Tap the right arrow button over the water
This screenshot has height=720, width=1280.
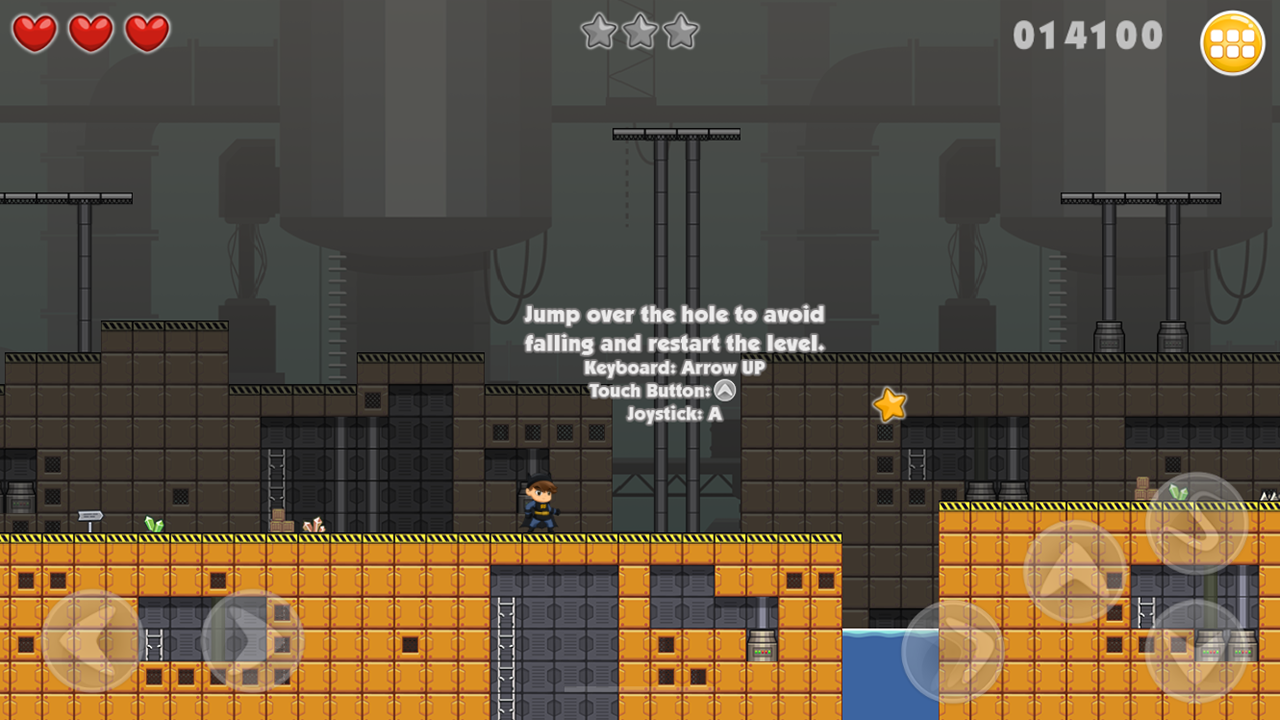pyautogui.click(x=952, y=651)
